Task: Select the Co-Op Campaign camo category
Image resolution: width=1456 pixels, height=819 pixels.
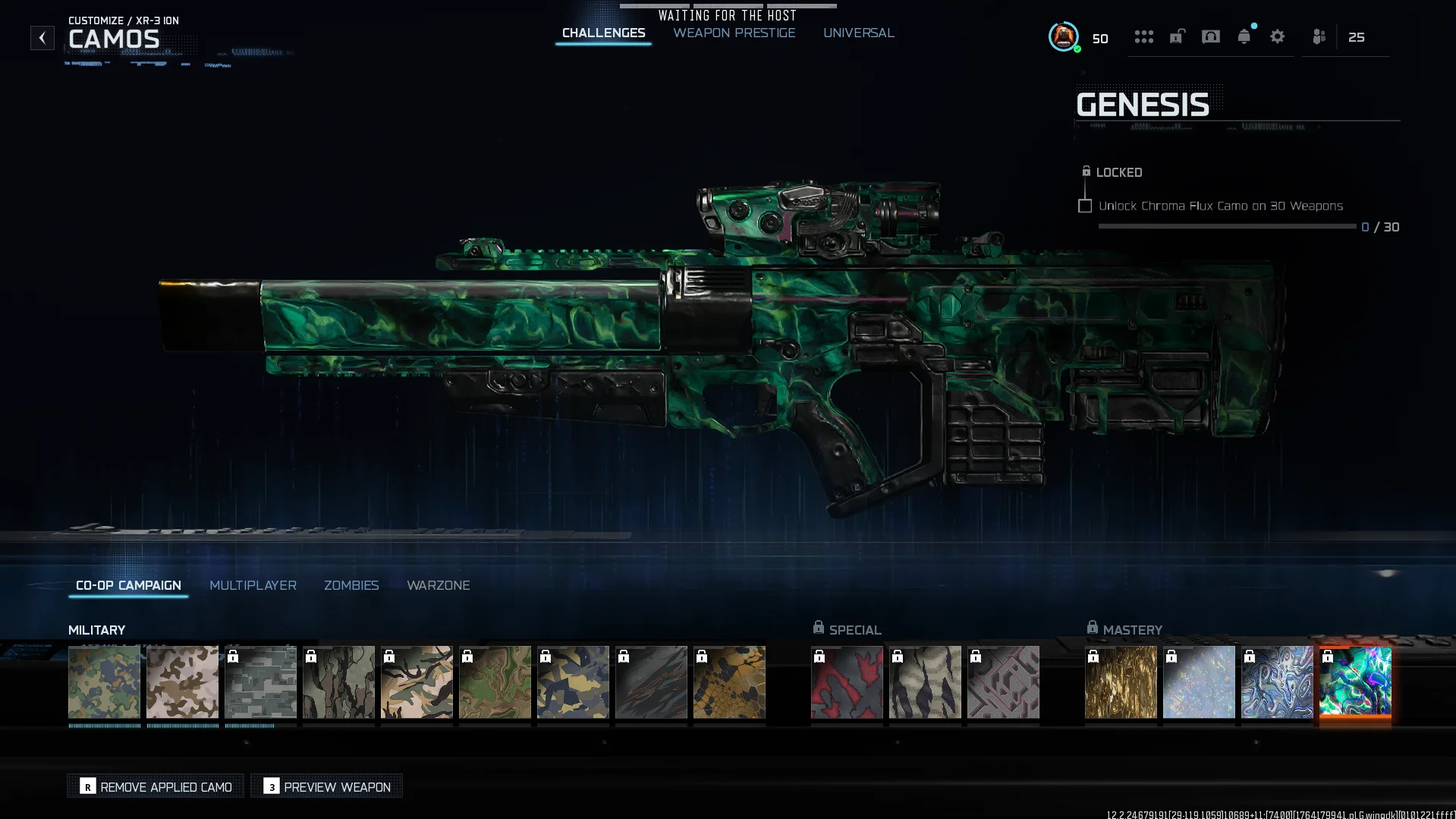Action: [128, 585]
